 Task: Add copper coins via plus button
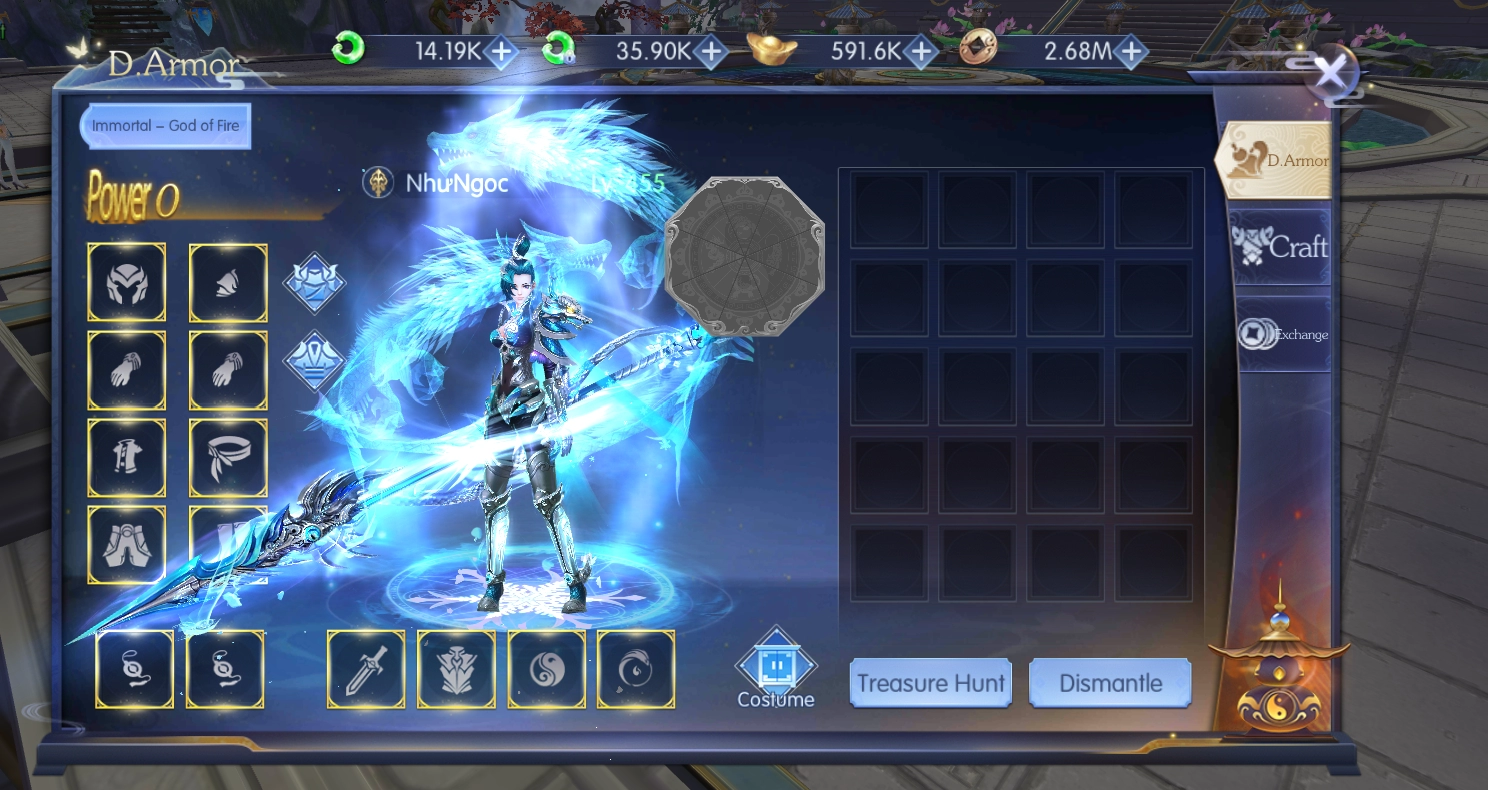(1130, 51)
